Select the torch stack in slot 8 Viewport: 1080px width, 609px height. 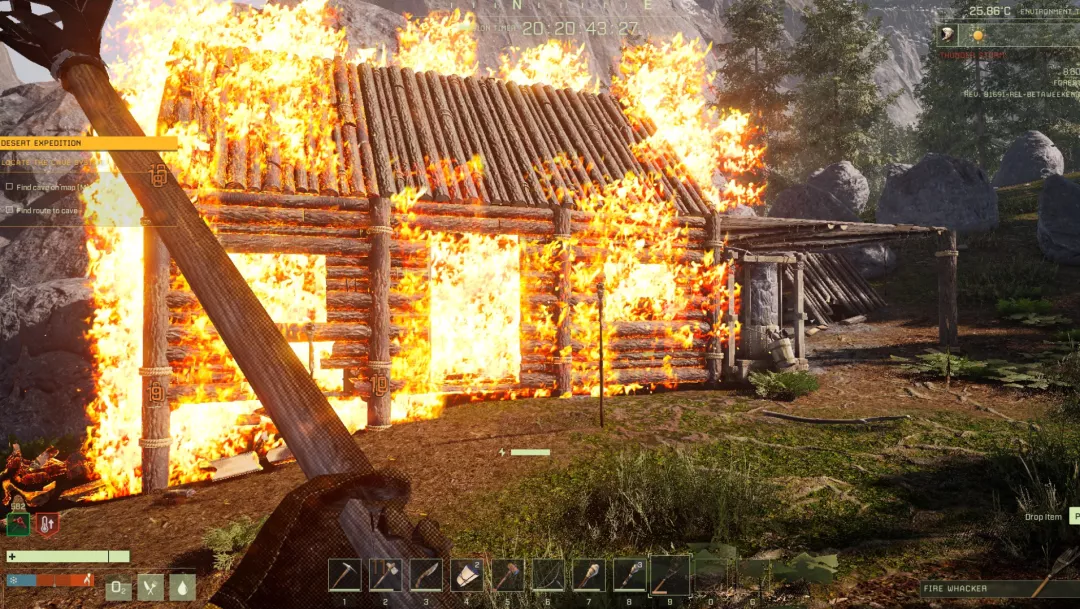coord(629,575)
